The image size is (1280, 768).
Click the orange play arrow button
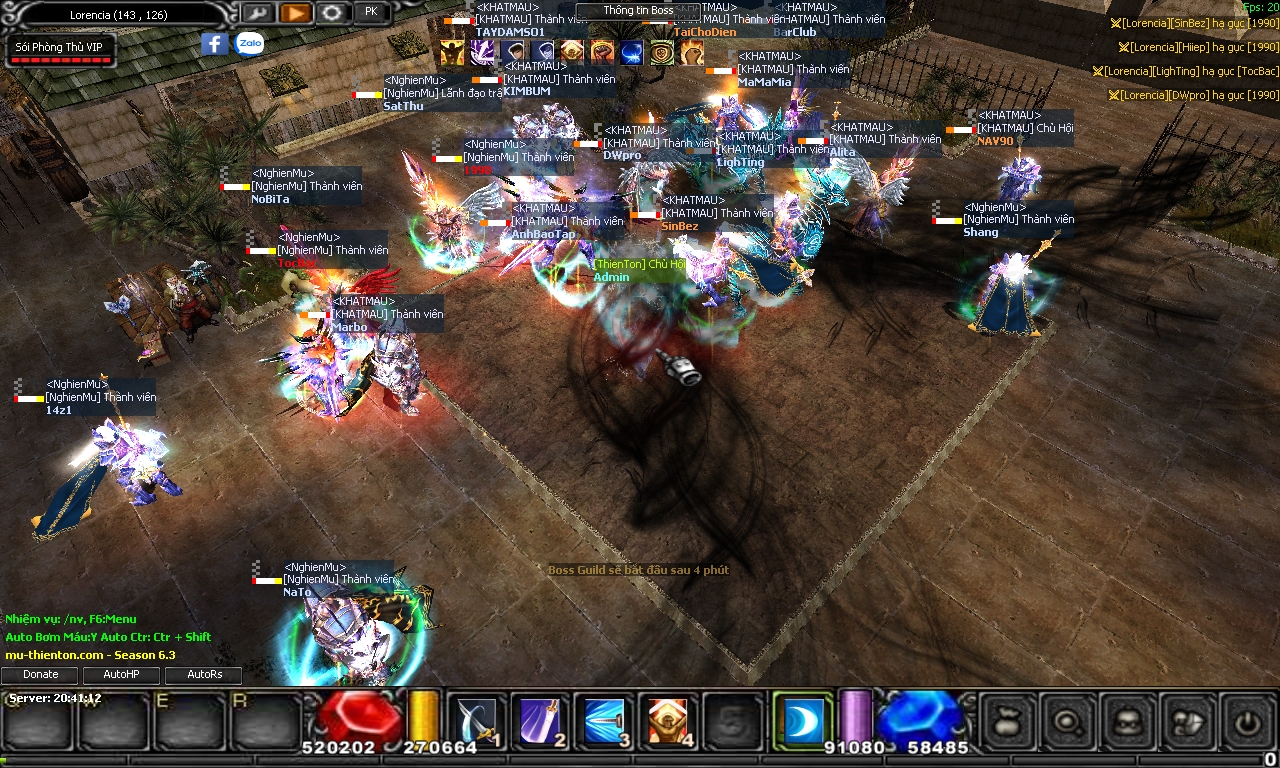point(294,13)
